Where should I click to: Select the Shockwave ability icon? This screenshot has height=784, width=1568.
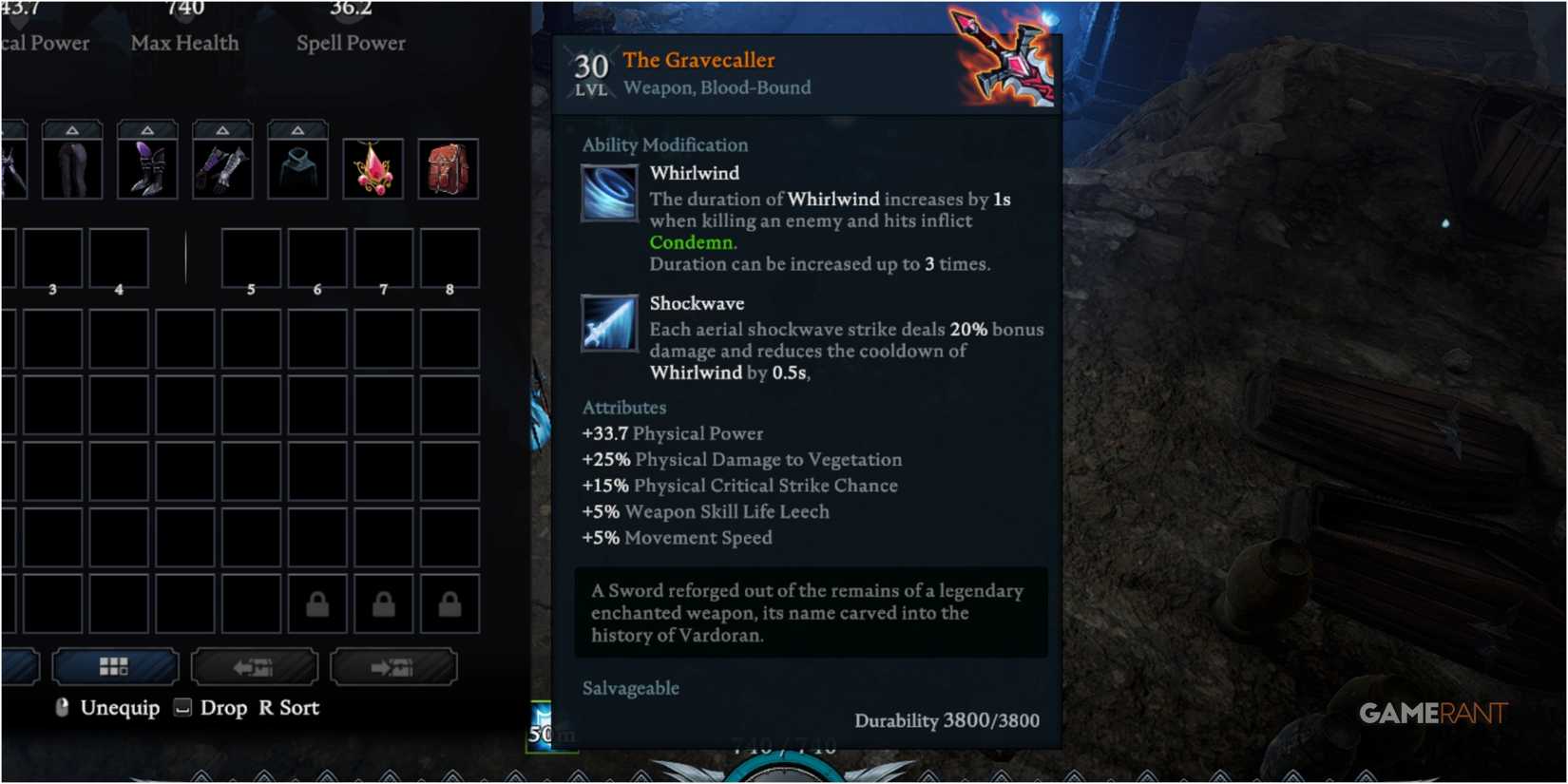pos(608,324)
